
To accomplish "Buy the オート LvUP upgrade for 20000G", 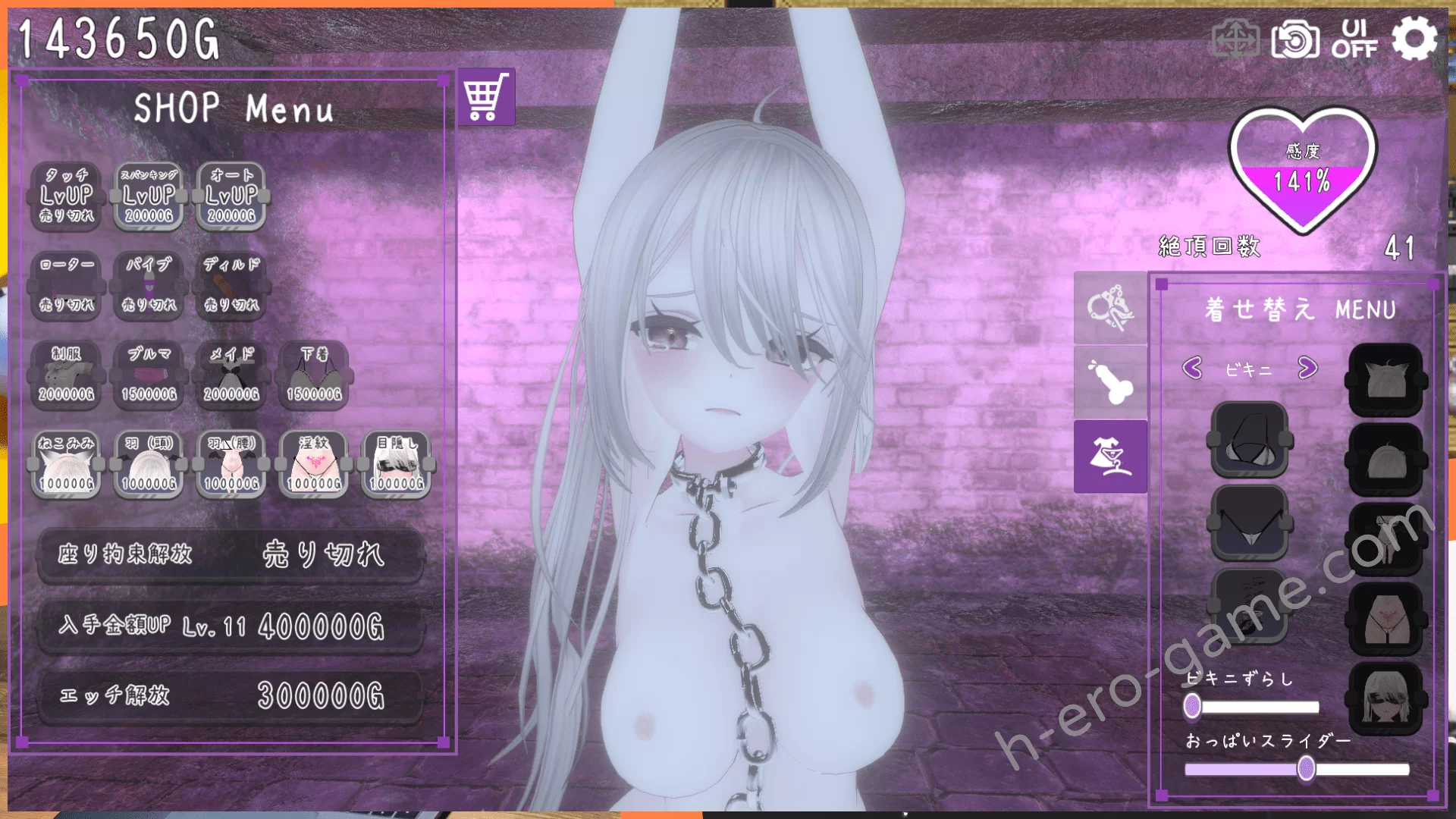I will coord(231,196).
